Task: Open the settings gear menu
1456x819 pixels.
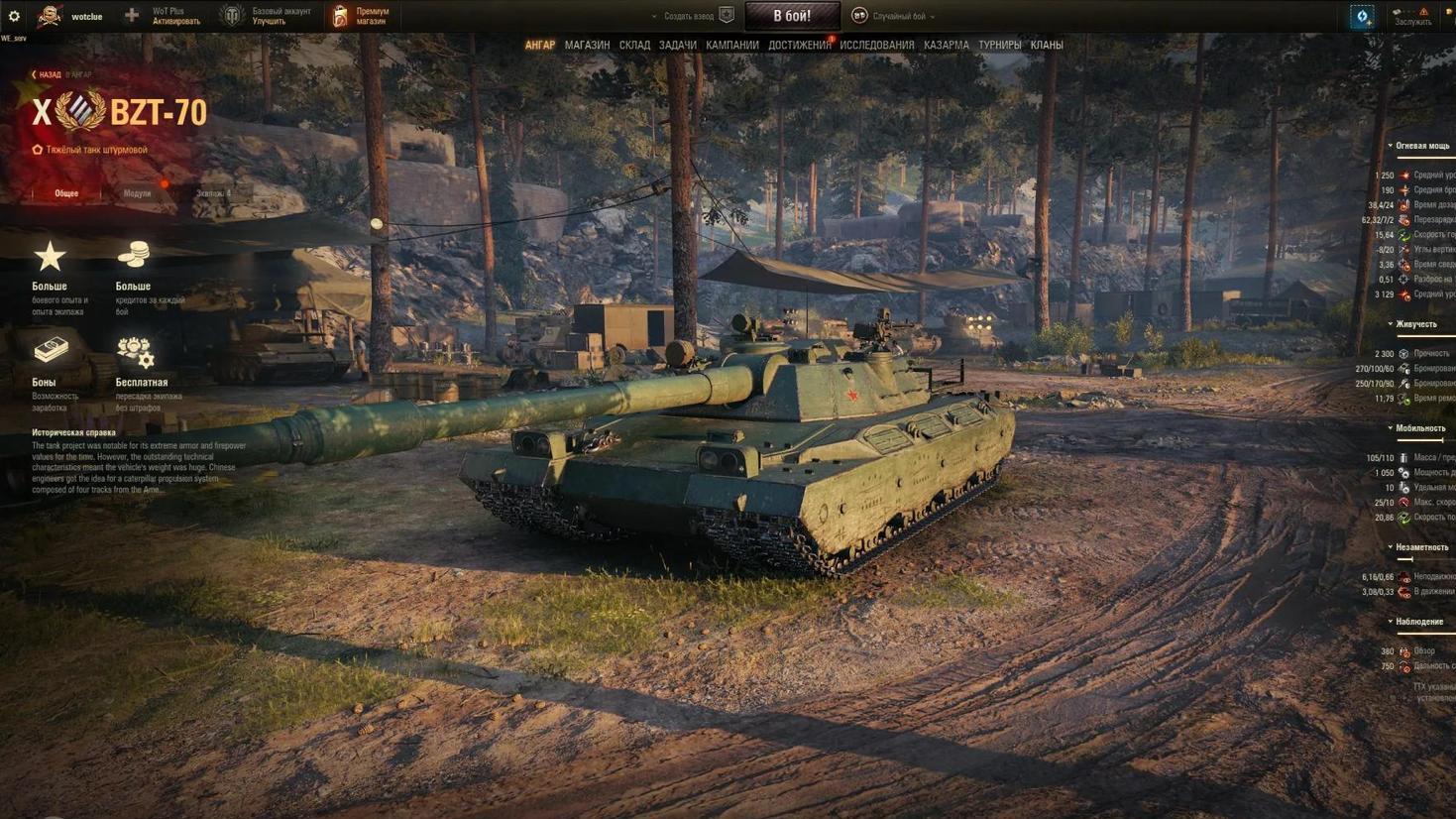Action: pyautogui.click(x=13, y=15)
